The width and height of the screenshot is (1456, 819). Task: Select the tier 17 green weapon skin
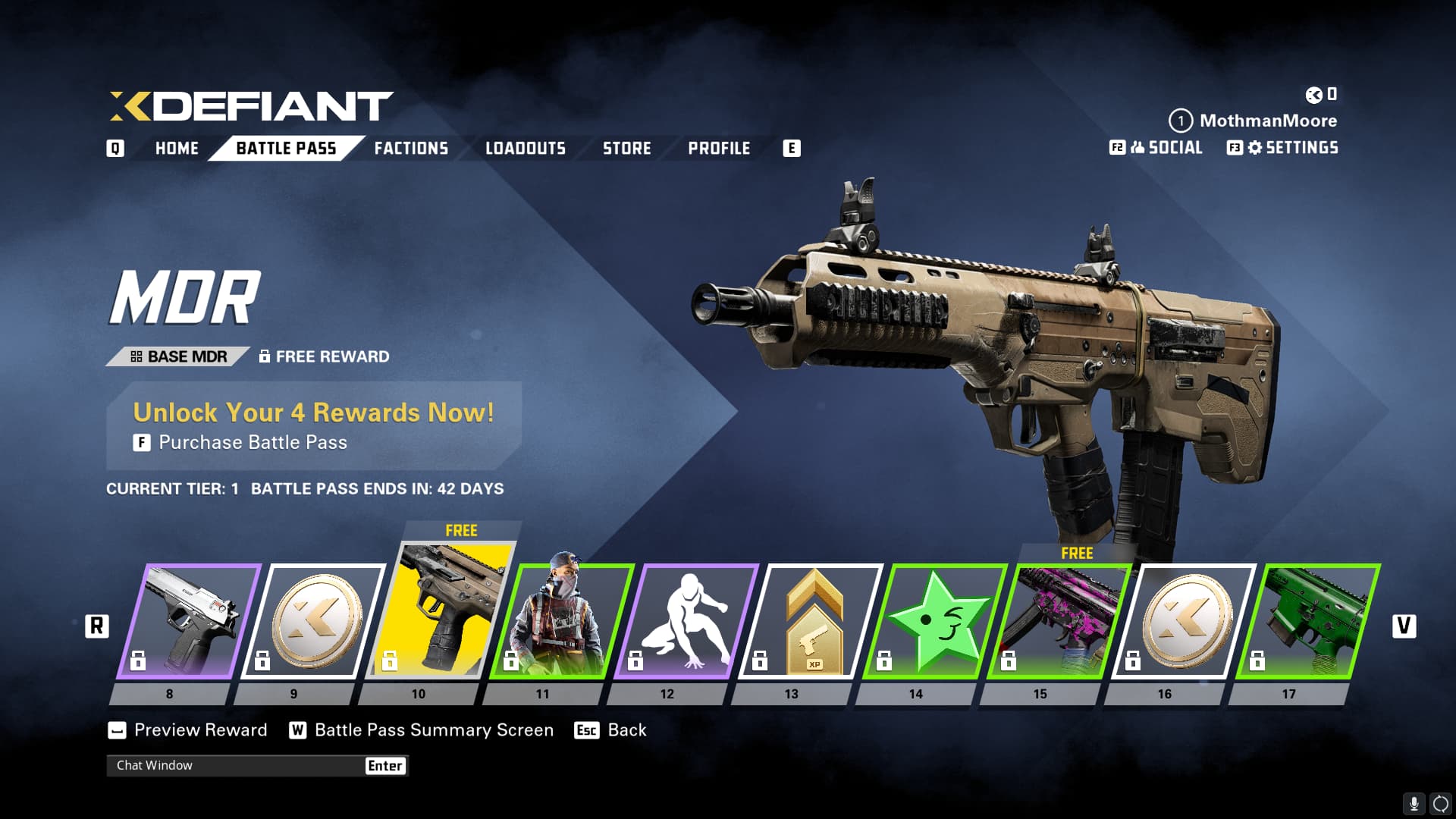[x=1309, y=622]
